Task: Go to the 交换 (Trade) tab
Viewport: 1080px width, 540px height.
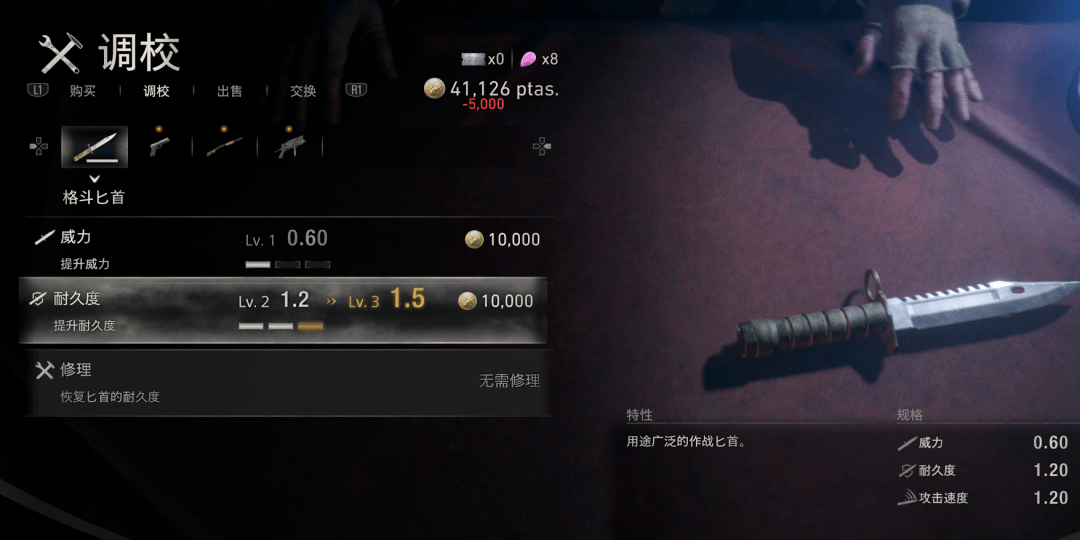Action: coord(303,91)
